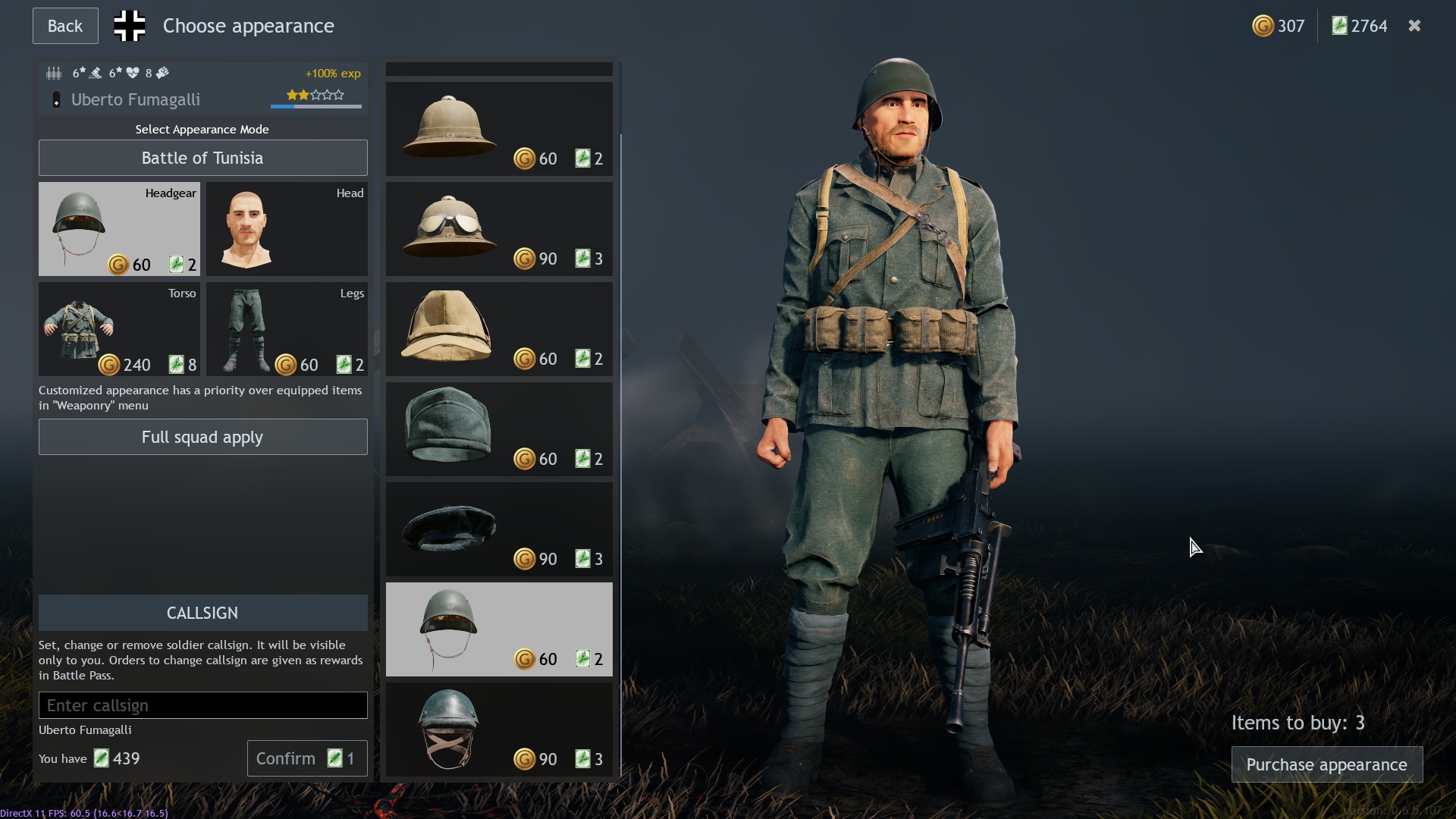The image size is (1456, 819).
Task: Select the bullets weapon proficiency icon
Action: tap(54, 73)
